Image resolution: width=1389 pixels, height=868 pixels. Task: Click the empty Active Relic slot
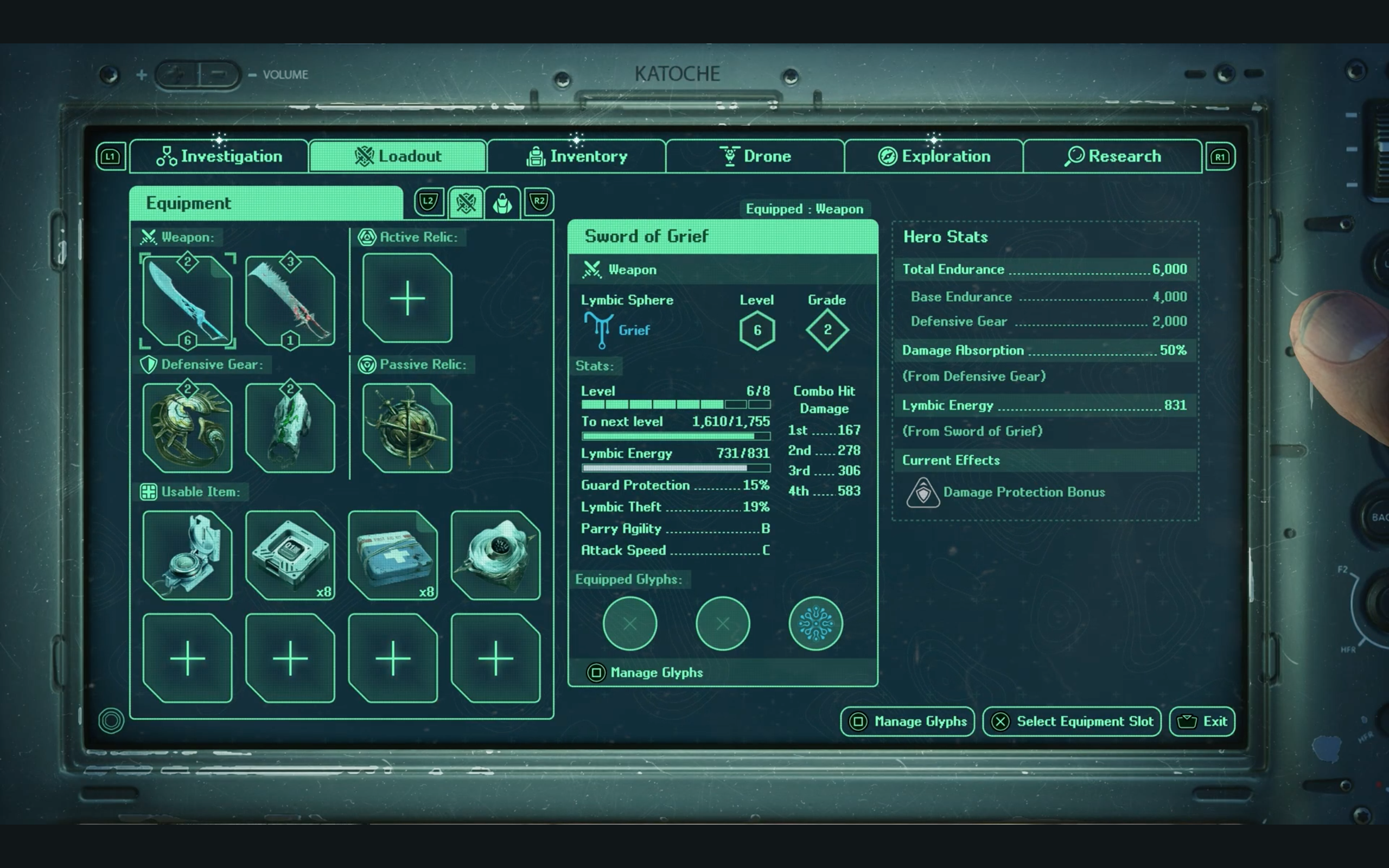[407, 298]
